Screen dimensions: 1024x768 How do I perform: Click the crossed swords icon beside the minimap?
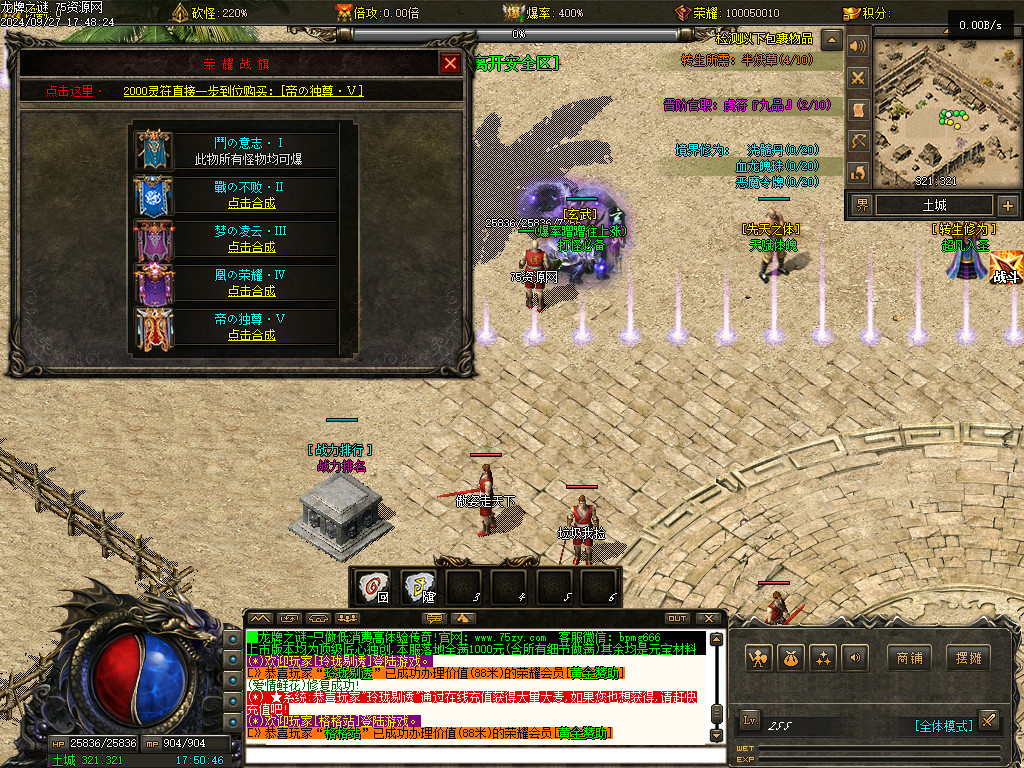[857, 78]
